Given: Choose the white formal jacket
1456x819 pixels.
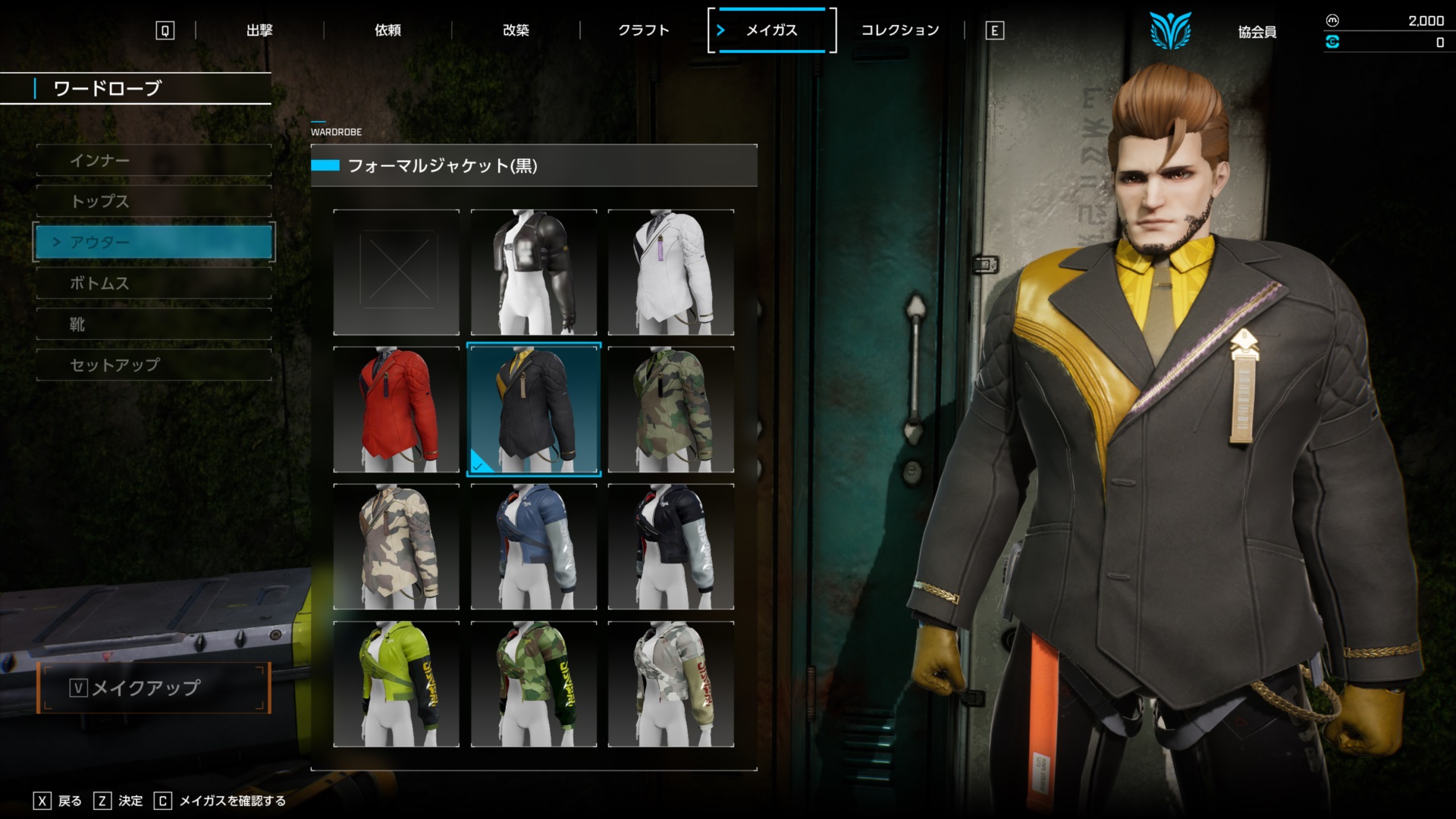Looking at the screenshot, I should 671,272.
